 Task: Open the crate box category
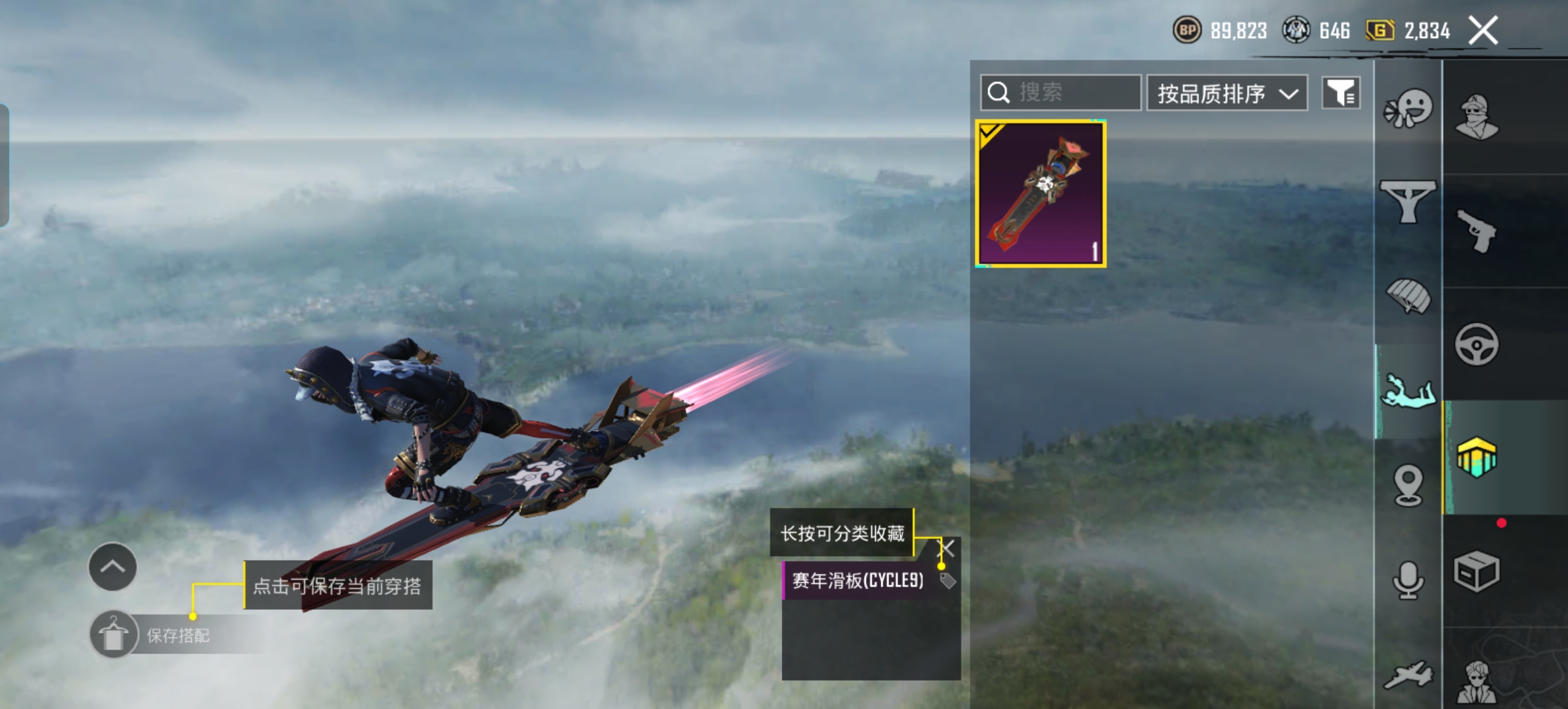coord(1476,571)
